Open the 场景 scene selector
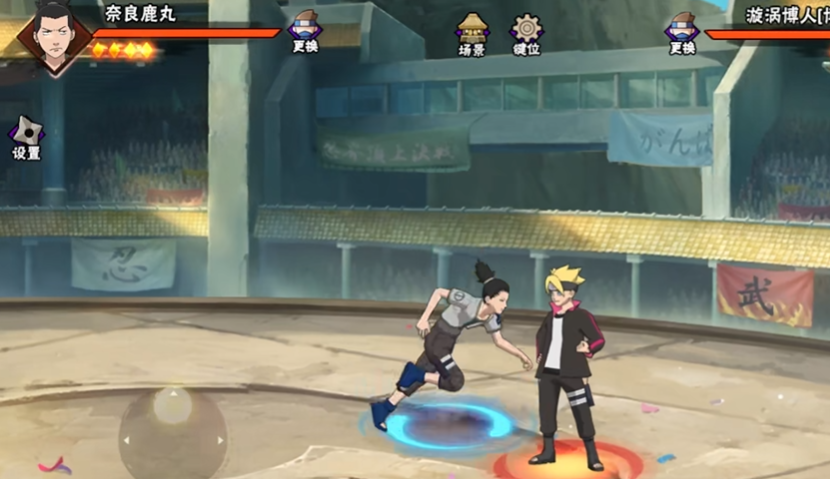Screen dimensions: 830x479 472,32
